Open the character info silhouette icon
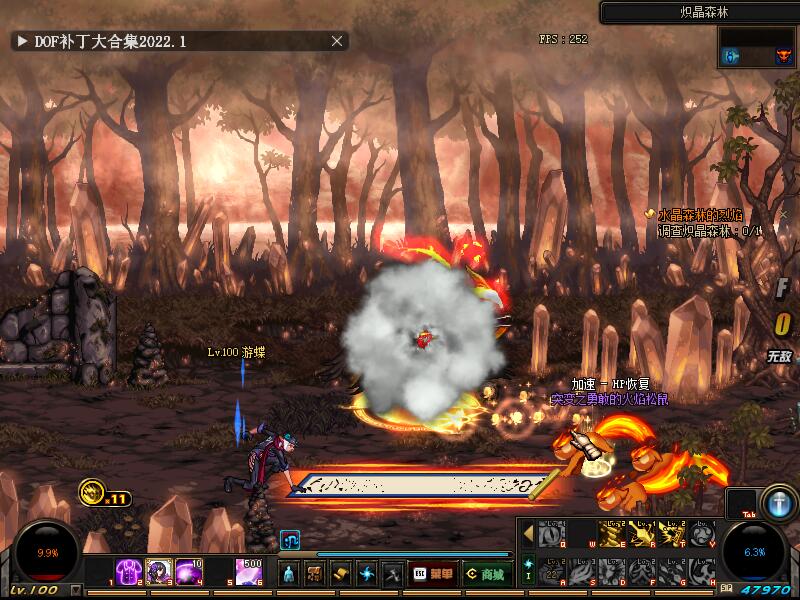The image size is (800, 600). [289, 574]
